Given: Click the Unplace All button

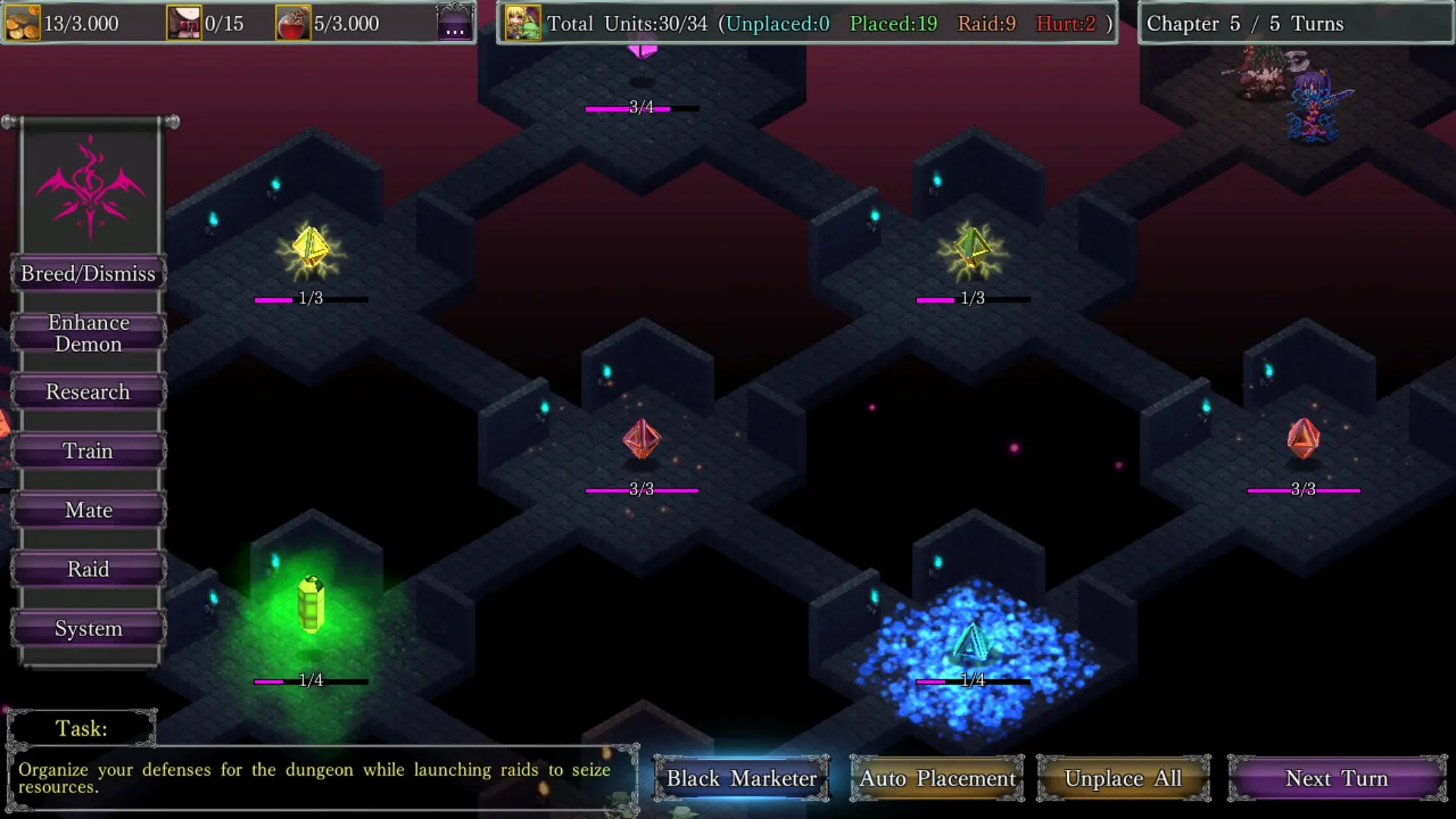Looking at the screenshot, I should click(1123, 778).
